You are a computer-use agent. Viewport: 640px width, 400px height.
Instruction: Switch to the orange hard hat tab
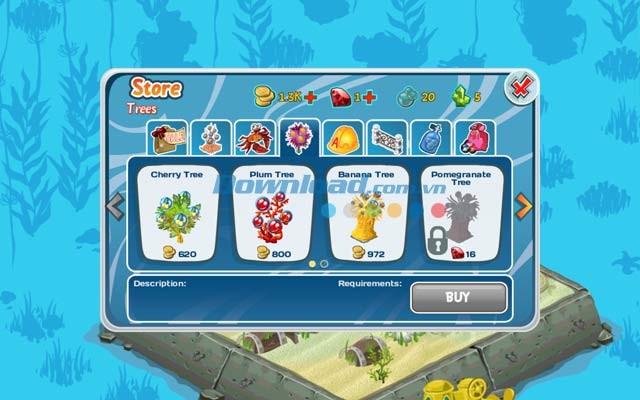[x=342, y=137]
